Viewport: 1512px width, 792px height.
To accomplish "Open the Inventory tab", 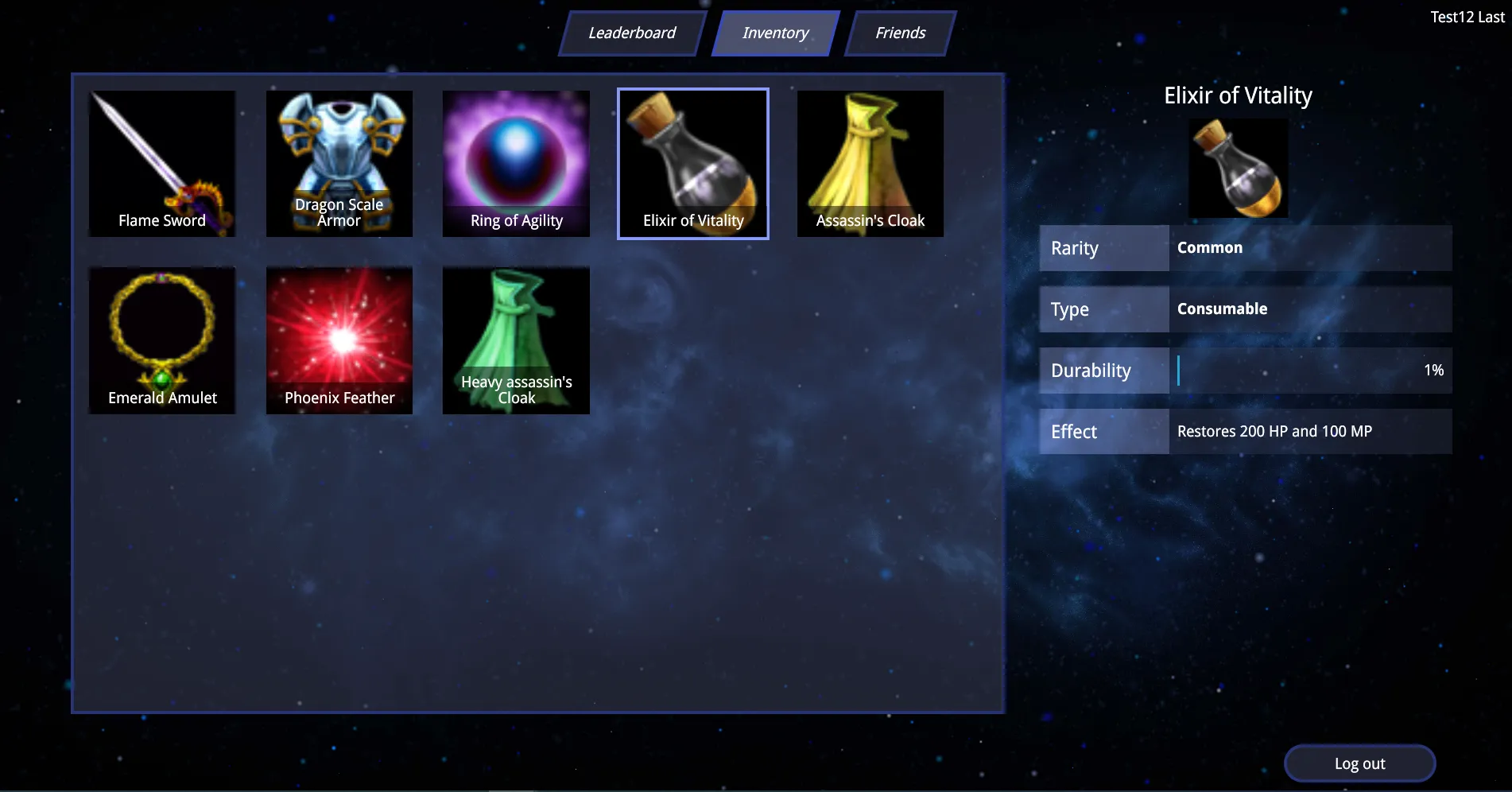I will pos(775,33).
